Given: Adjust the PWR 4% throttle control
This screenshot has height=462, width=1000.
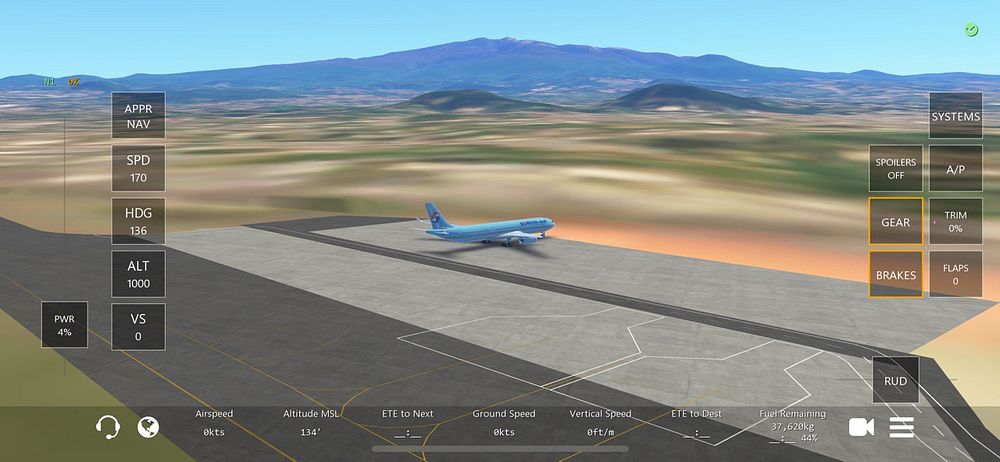Looking at the screenshot, I should [x=64, y=325].
